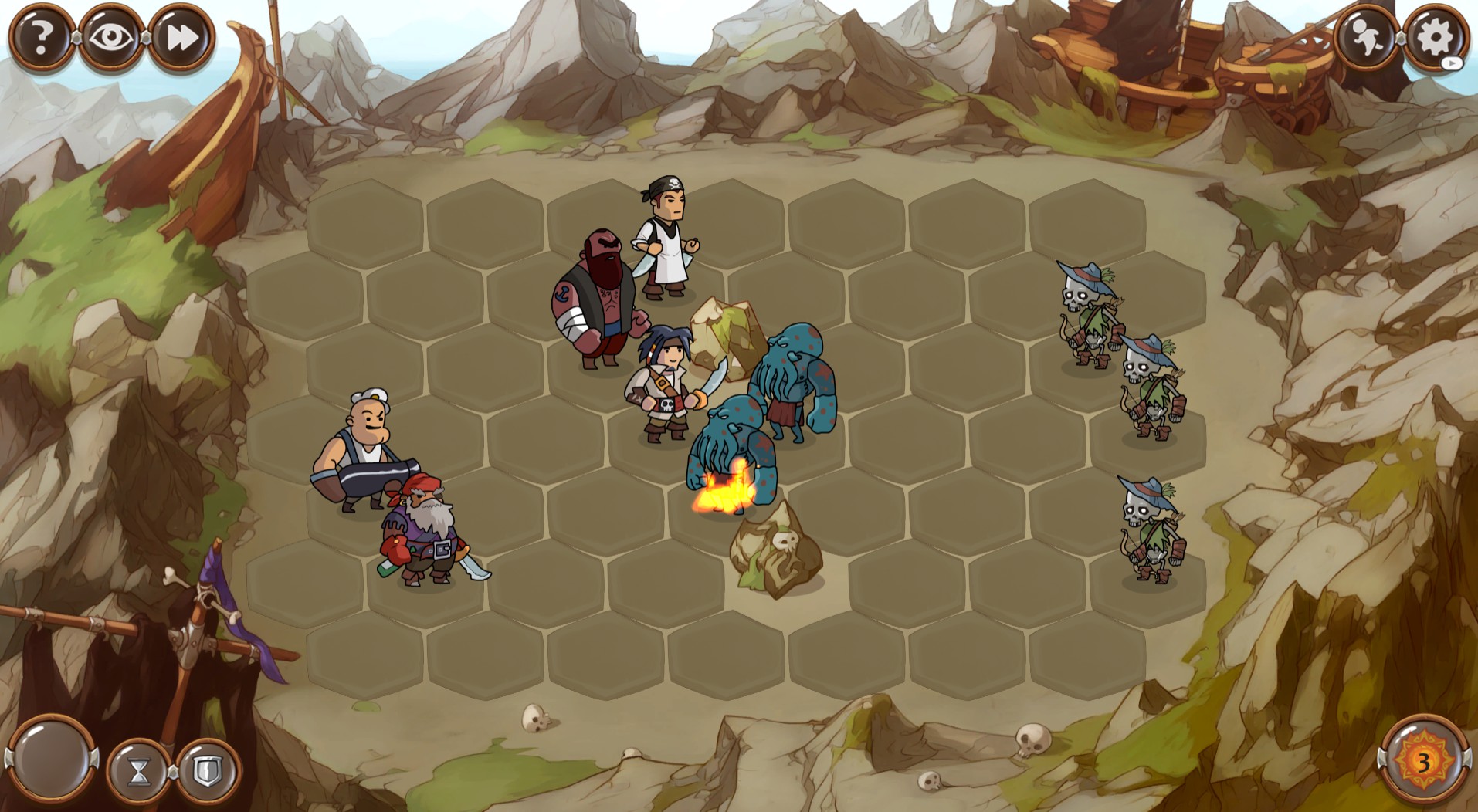
Task: Toggle the eye view button
Action: 111,37
